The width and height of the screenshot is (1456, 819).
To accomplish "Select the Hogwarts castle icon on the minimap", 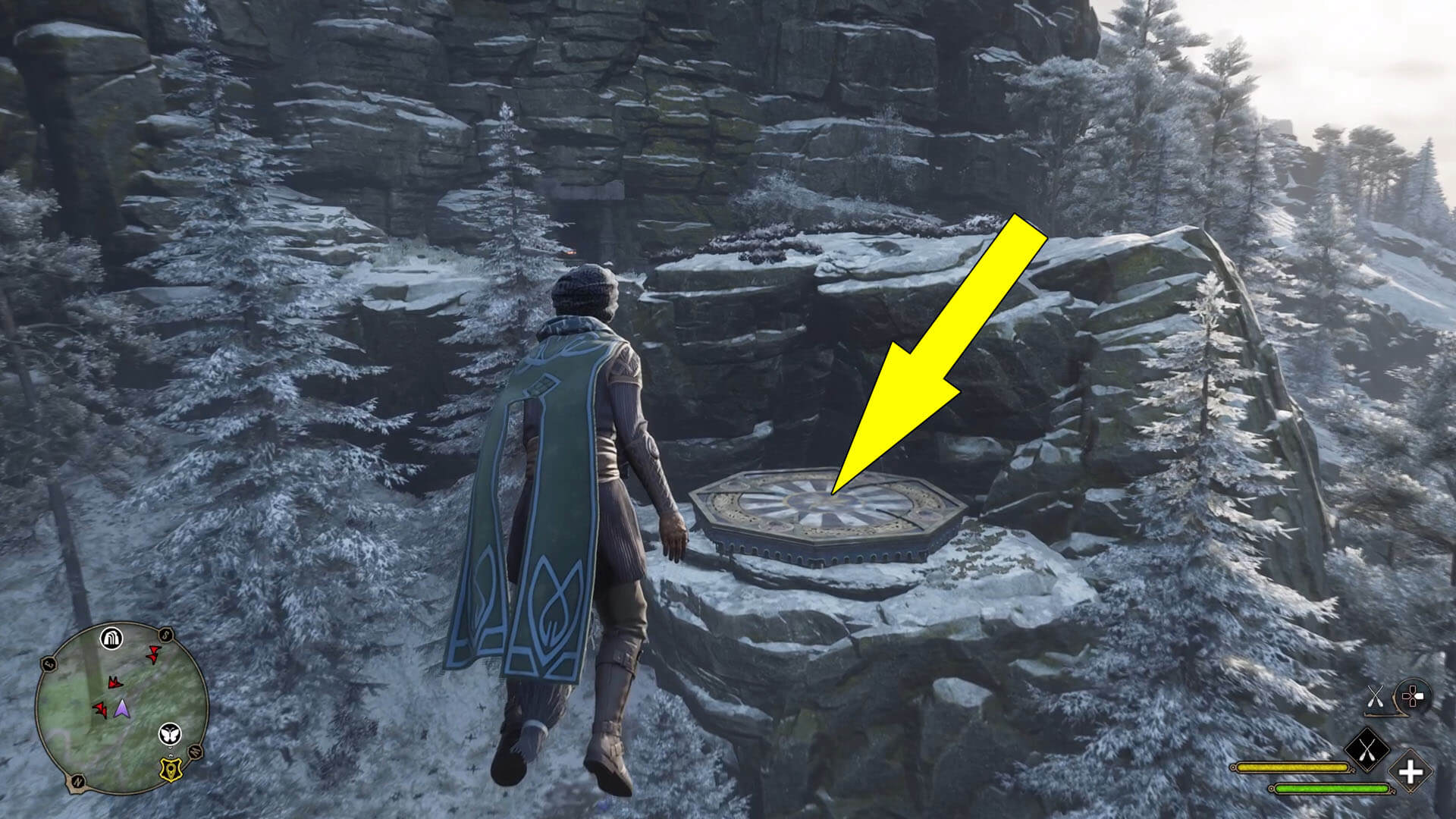I will 111,639.
